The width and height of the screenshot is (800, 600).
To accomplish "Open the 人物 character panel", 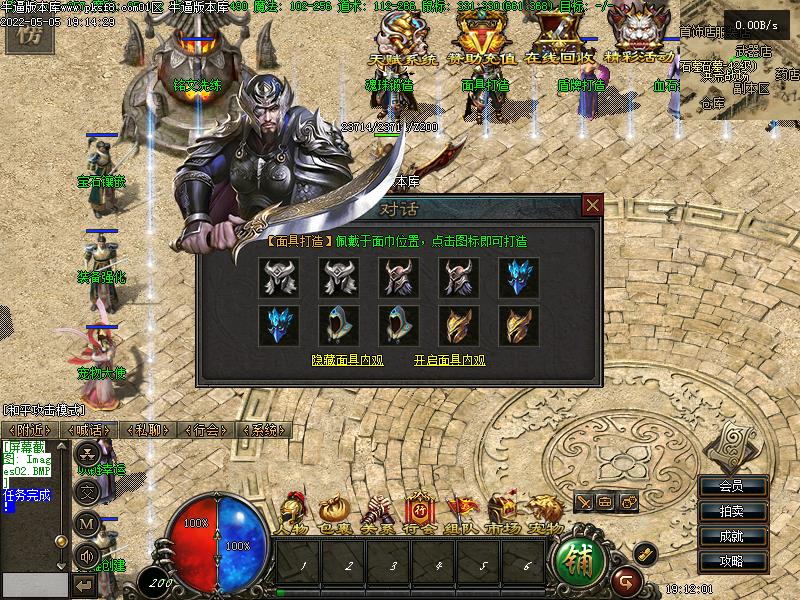I will (293, 512).
